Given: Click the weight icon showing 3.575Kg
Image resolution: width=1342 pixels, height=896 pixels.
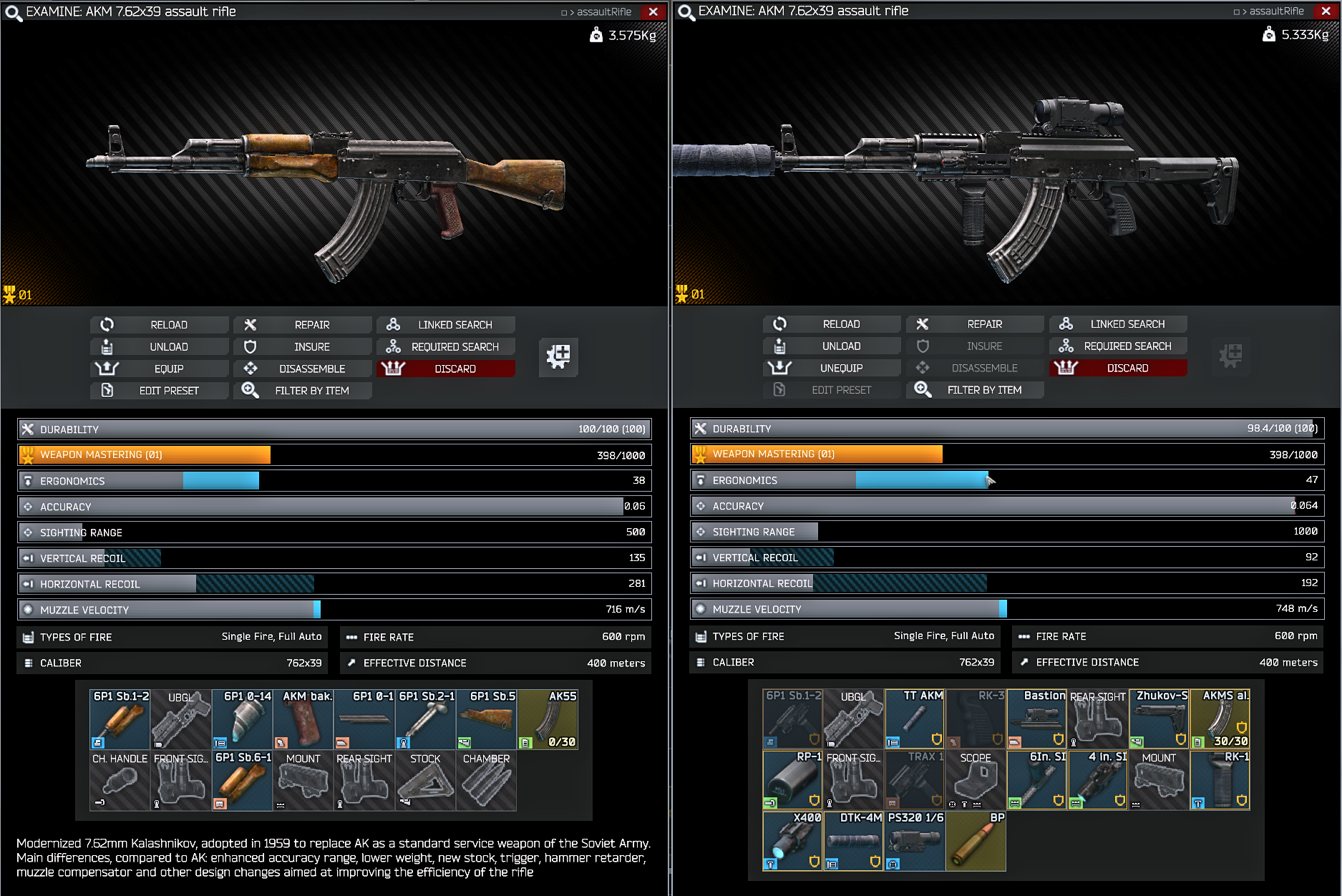Looking at the screenshot, I should point(595,34).
